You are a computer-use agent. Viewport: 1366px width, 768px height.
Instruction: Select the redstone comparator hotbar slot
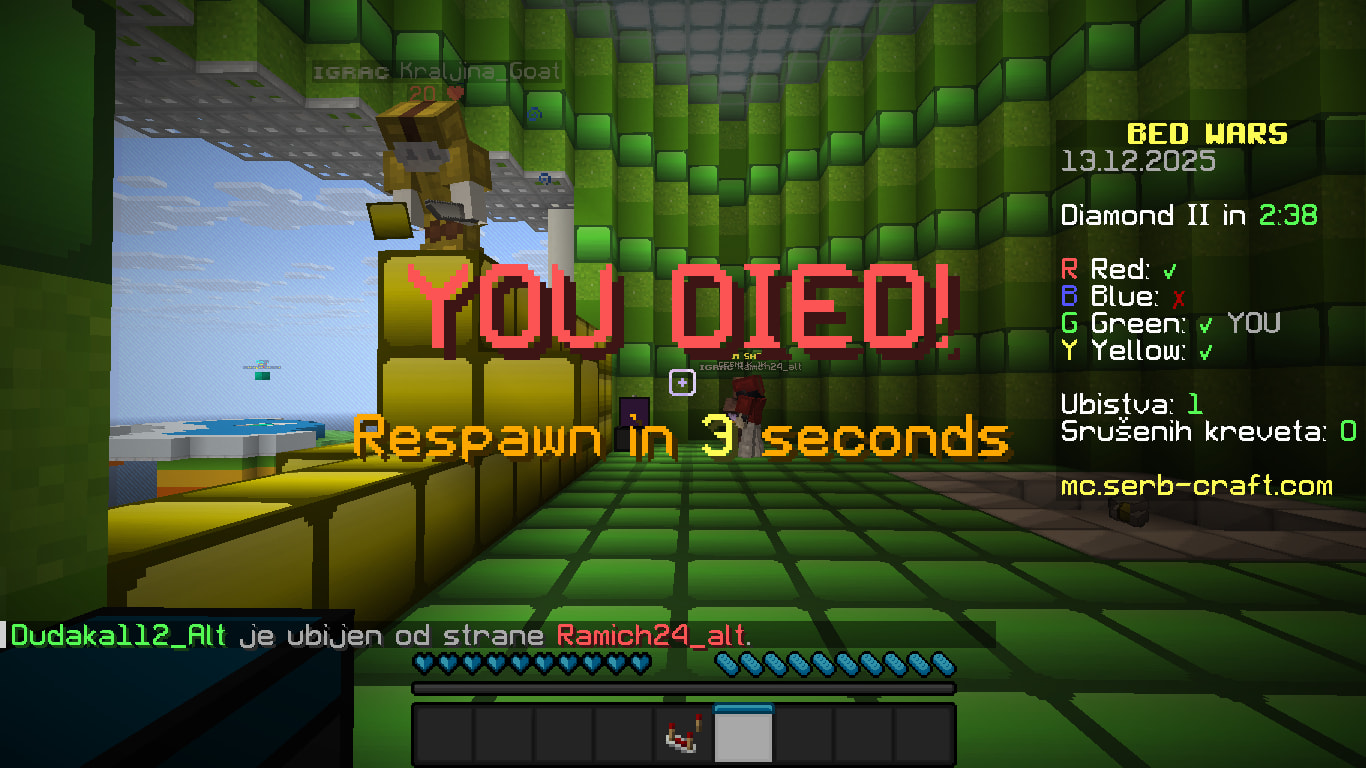(683, 736)
